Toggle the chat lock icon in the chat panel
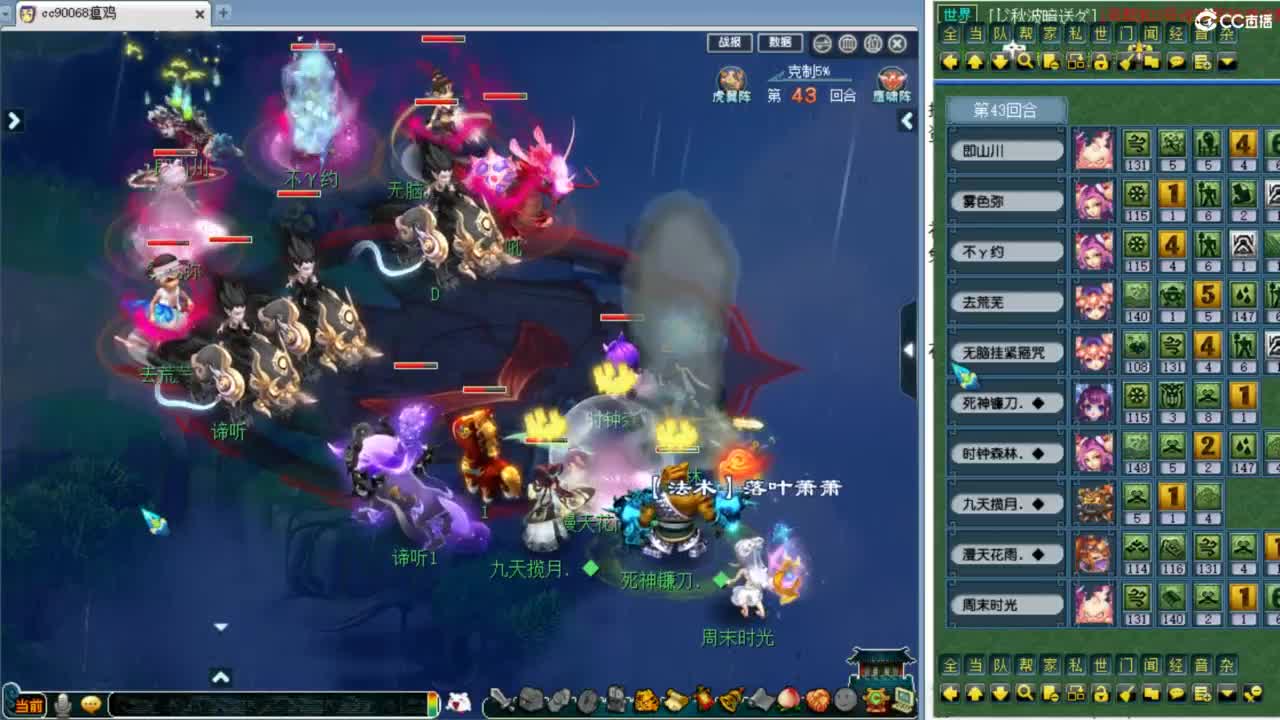1280x720 pixels. click(1101, 61)
